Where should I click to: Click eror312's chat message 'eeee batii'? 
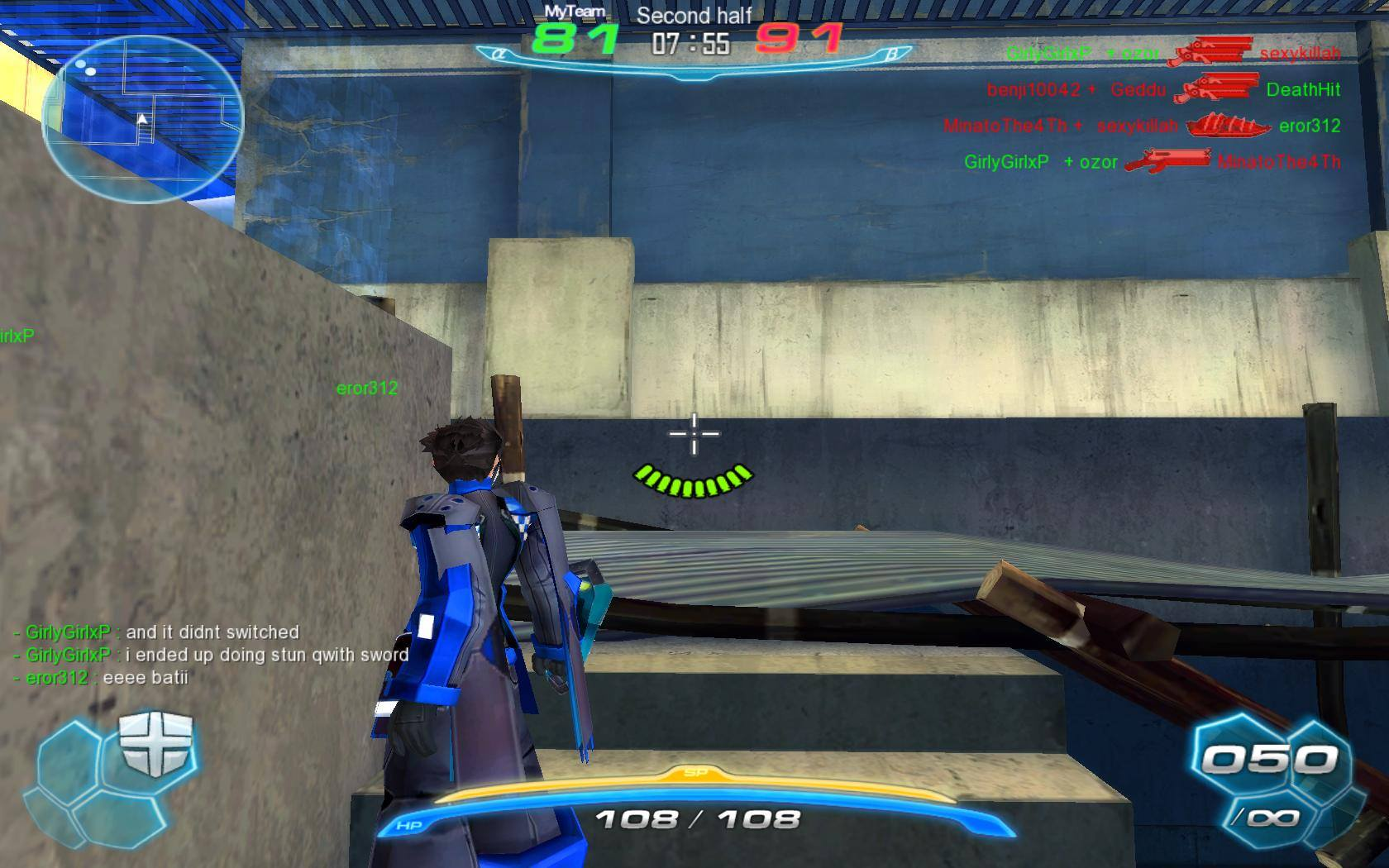click(x=101, y=678)
